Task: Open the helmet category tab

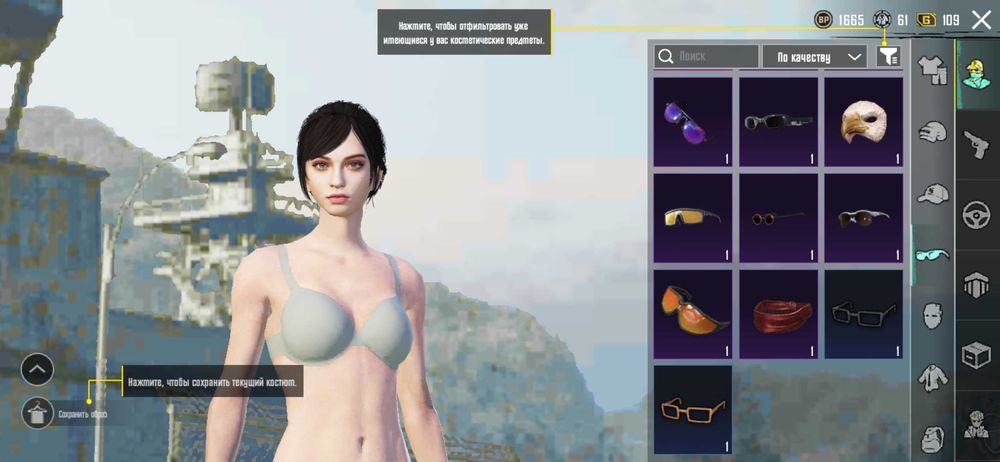Action: pyautogui.click(x=932, y=133)
